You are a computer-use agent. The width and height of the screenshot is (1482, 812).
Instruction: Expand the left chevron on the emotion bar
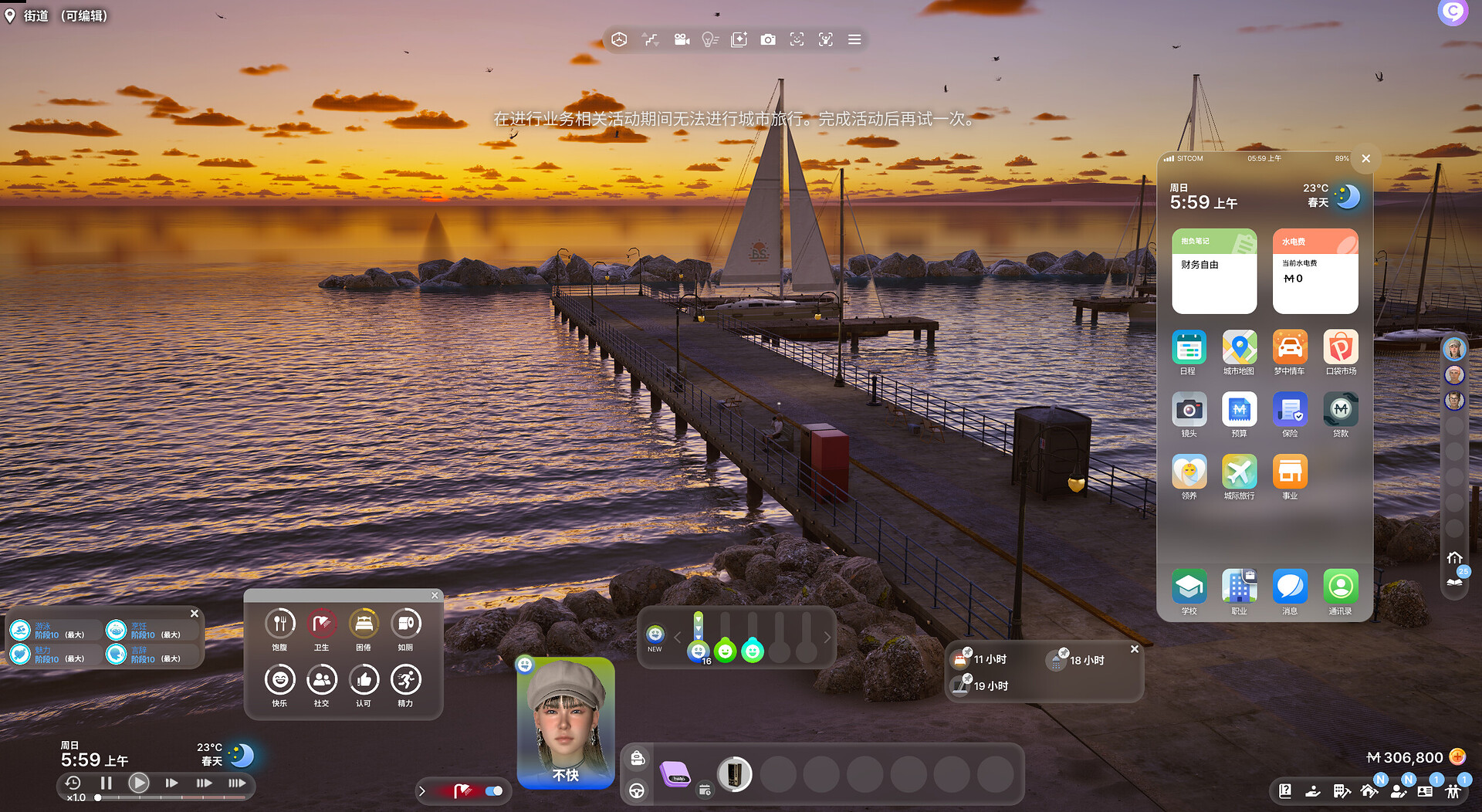676,638
